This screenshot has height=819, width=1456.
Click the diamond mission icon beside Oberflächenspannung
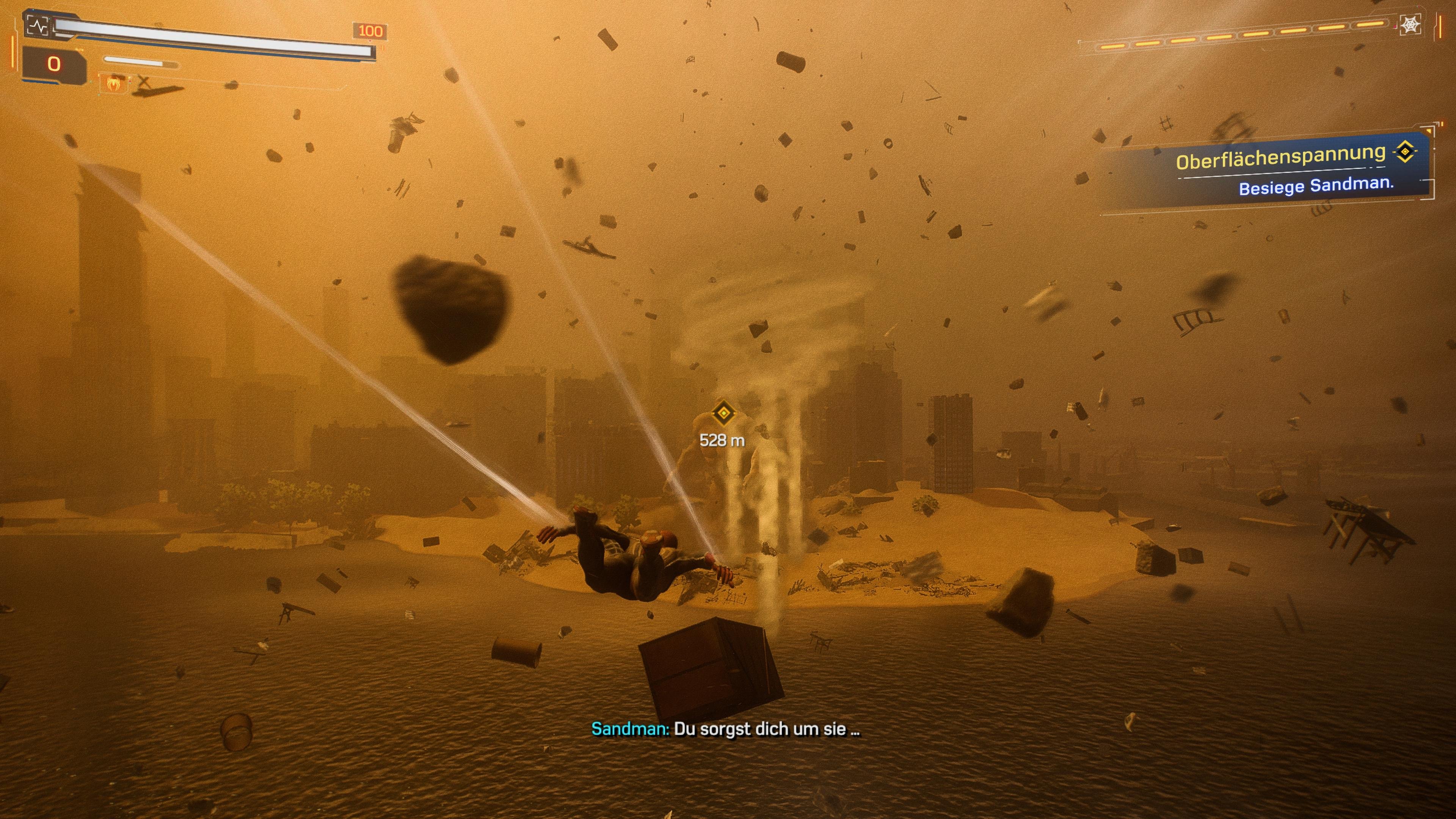[1405, 152]
